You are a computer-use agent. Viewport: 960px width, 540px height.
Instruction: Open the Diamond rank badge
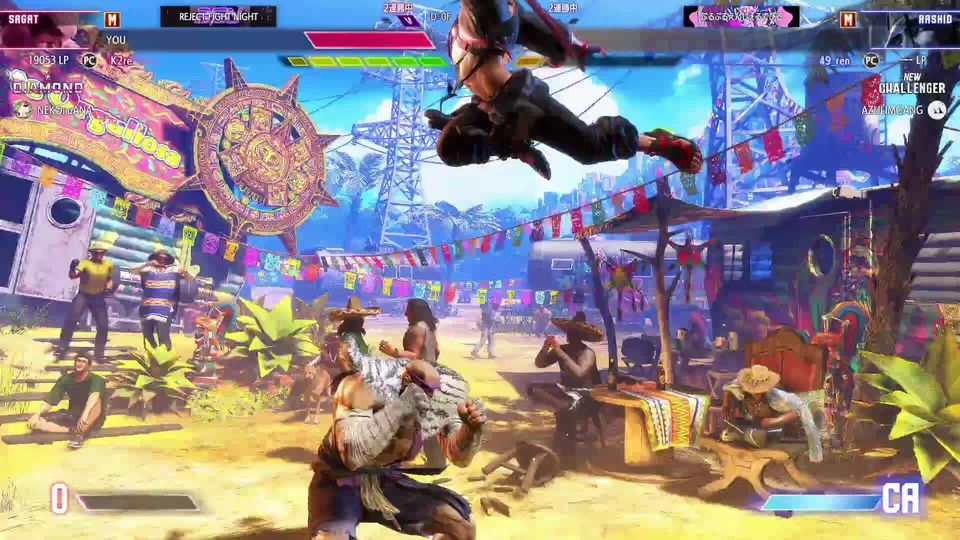pos(47,88)
